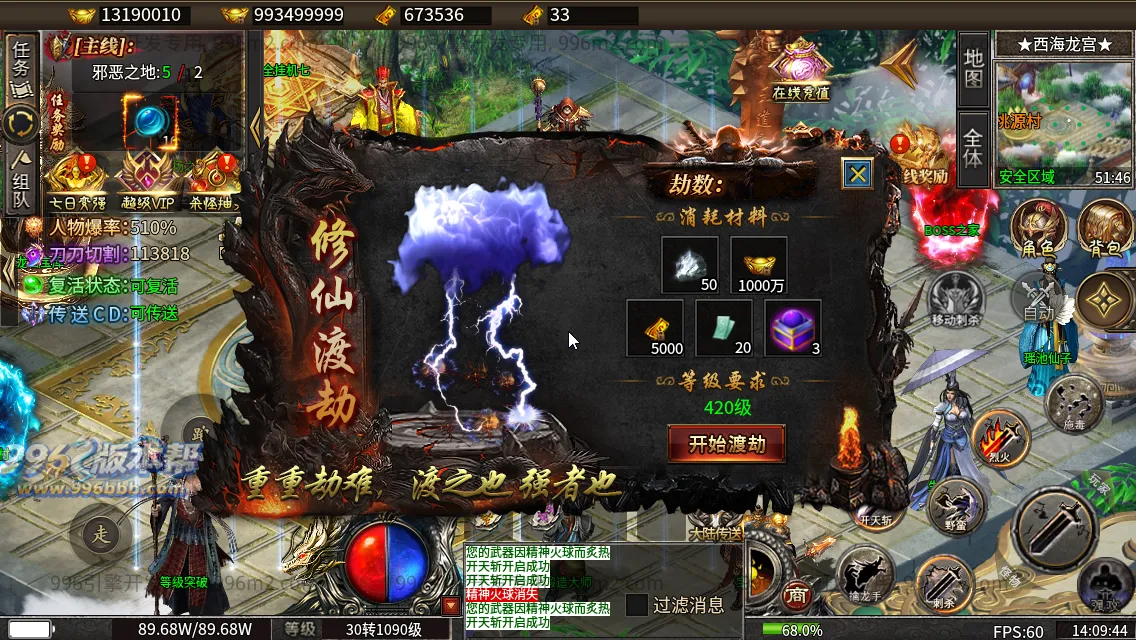Activate the 刺杀 skill
This screenshot has width=1136, height=640.
pos(944,583)
